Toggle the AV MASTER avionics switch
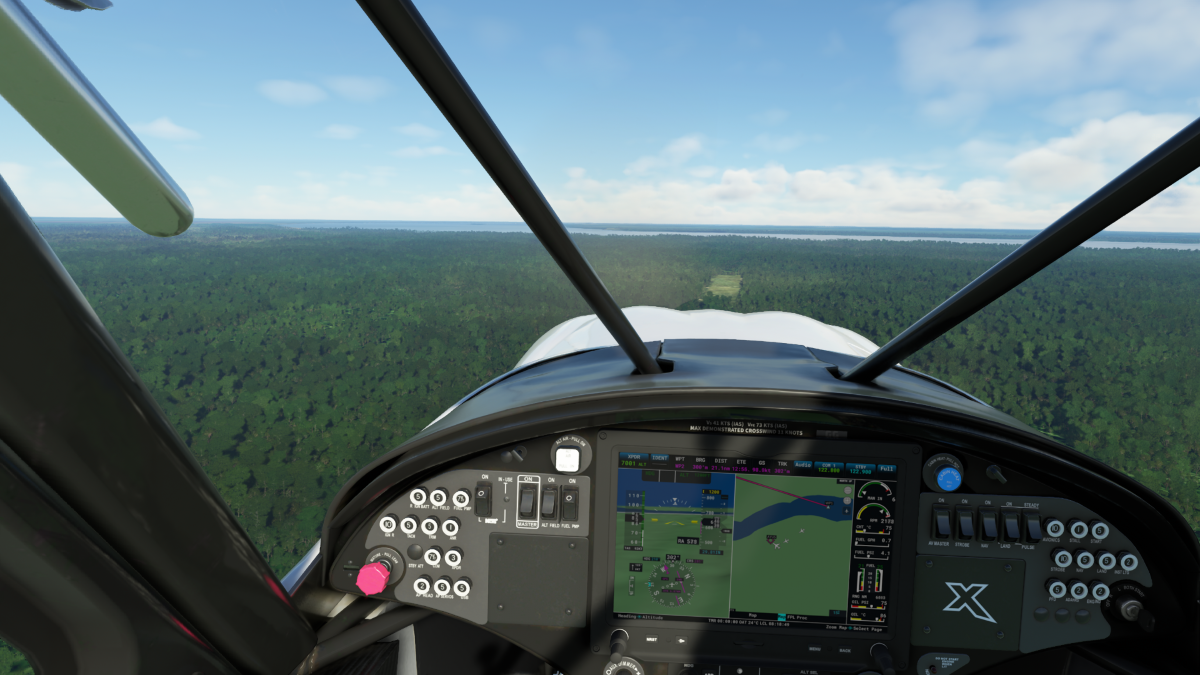The image size is (1200, 675). coord(941,523)
